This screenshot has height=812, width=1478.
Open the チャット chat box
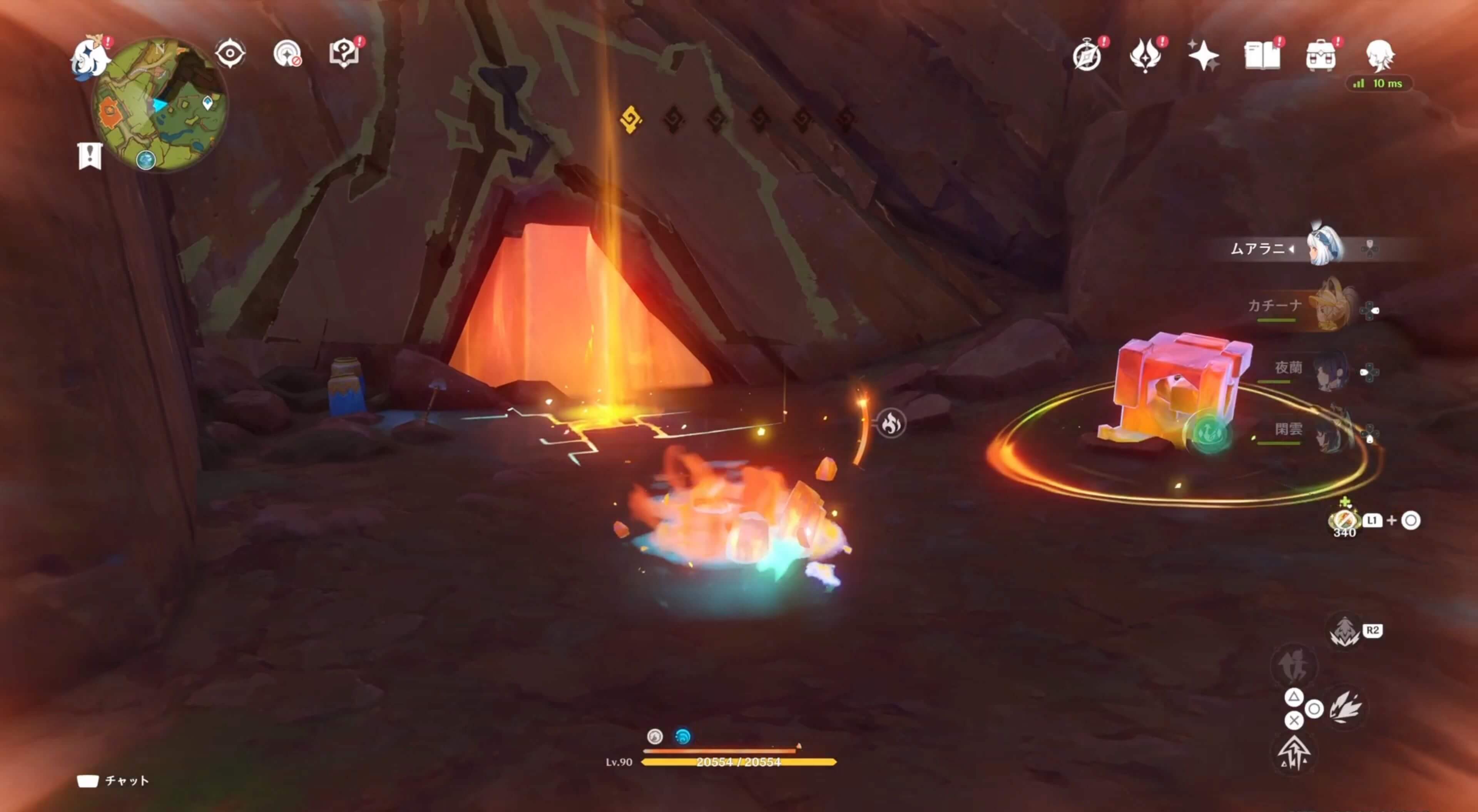[113, 780]
